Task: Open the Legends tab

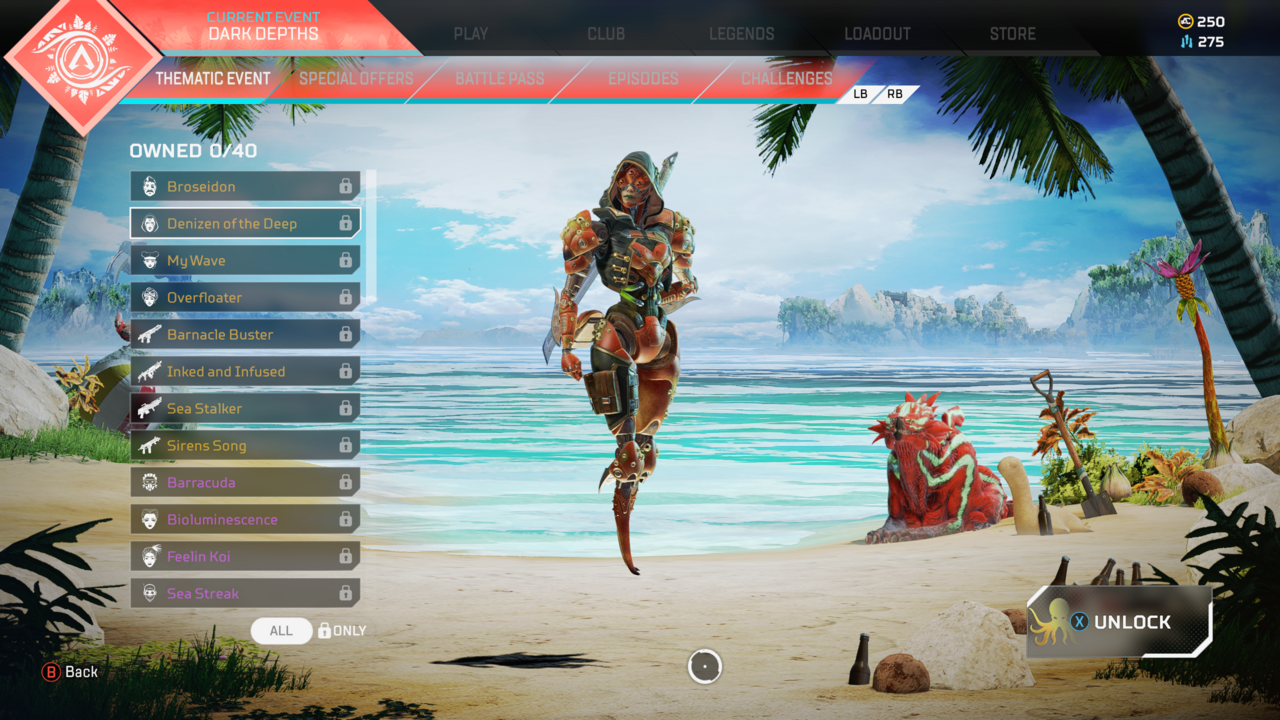Action: point(741,33)
